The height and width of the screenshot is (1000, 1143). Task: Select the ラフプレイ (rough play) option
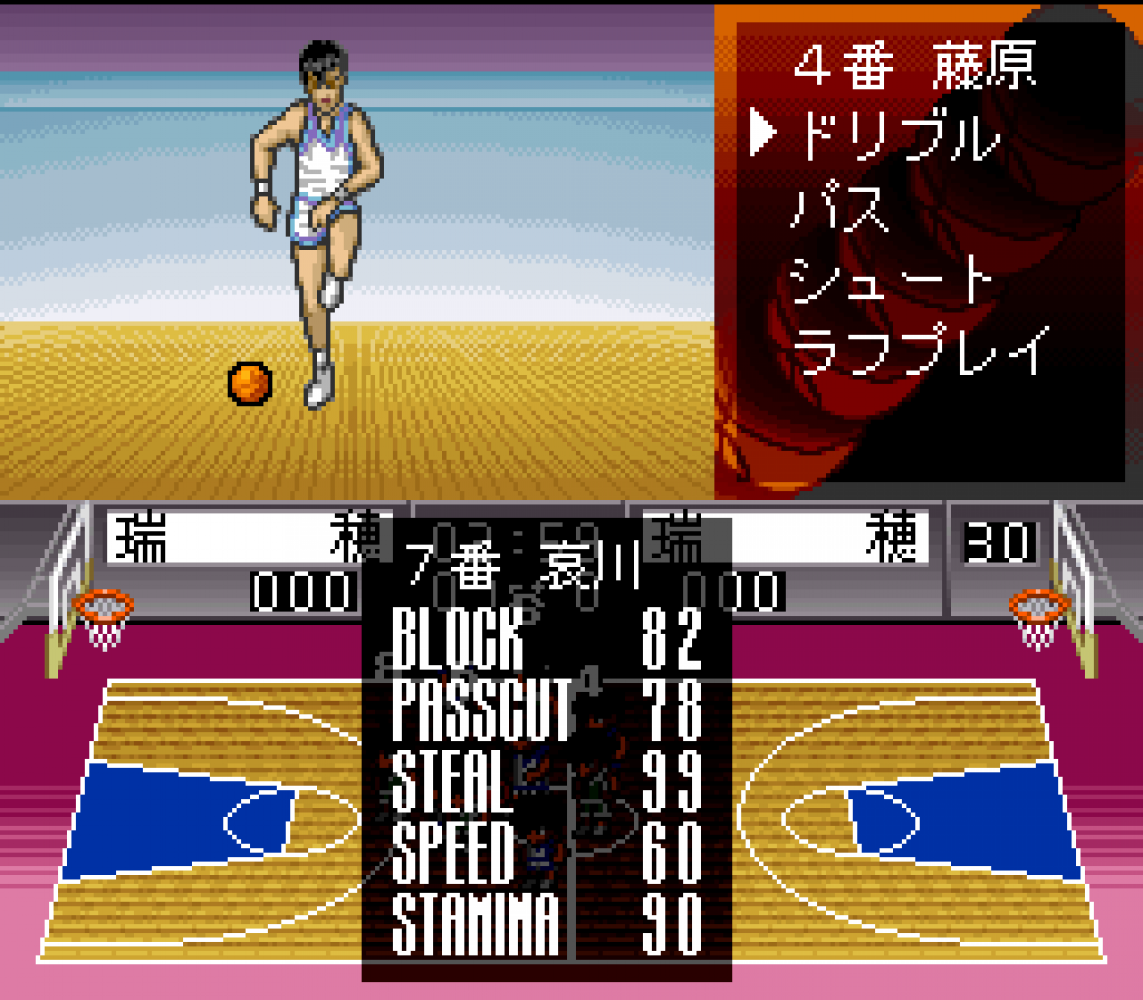coord(920,350)
